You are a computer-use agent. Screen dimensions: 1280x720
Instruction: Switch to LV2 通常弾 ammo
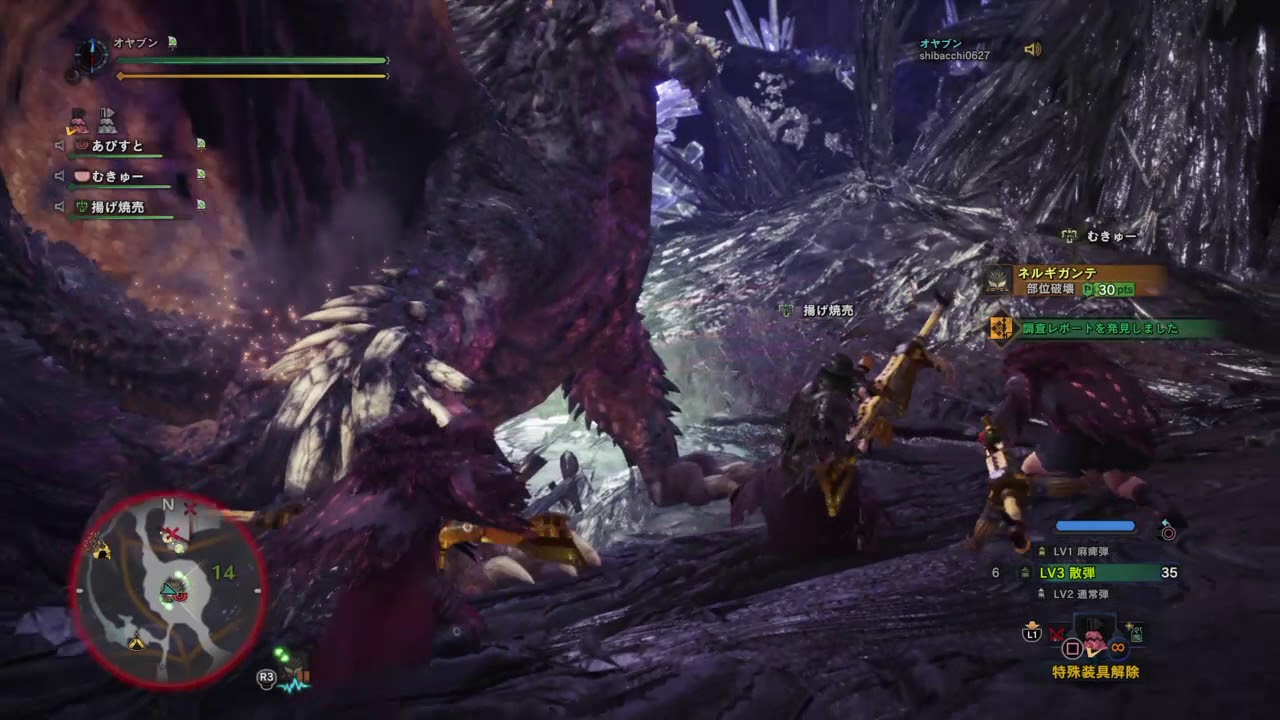(1080, 594)
